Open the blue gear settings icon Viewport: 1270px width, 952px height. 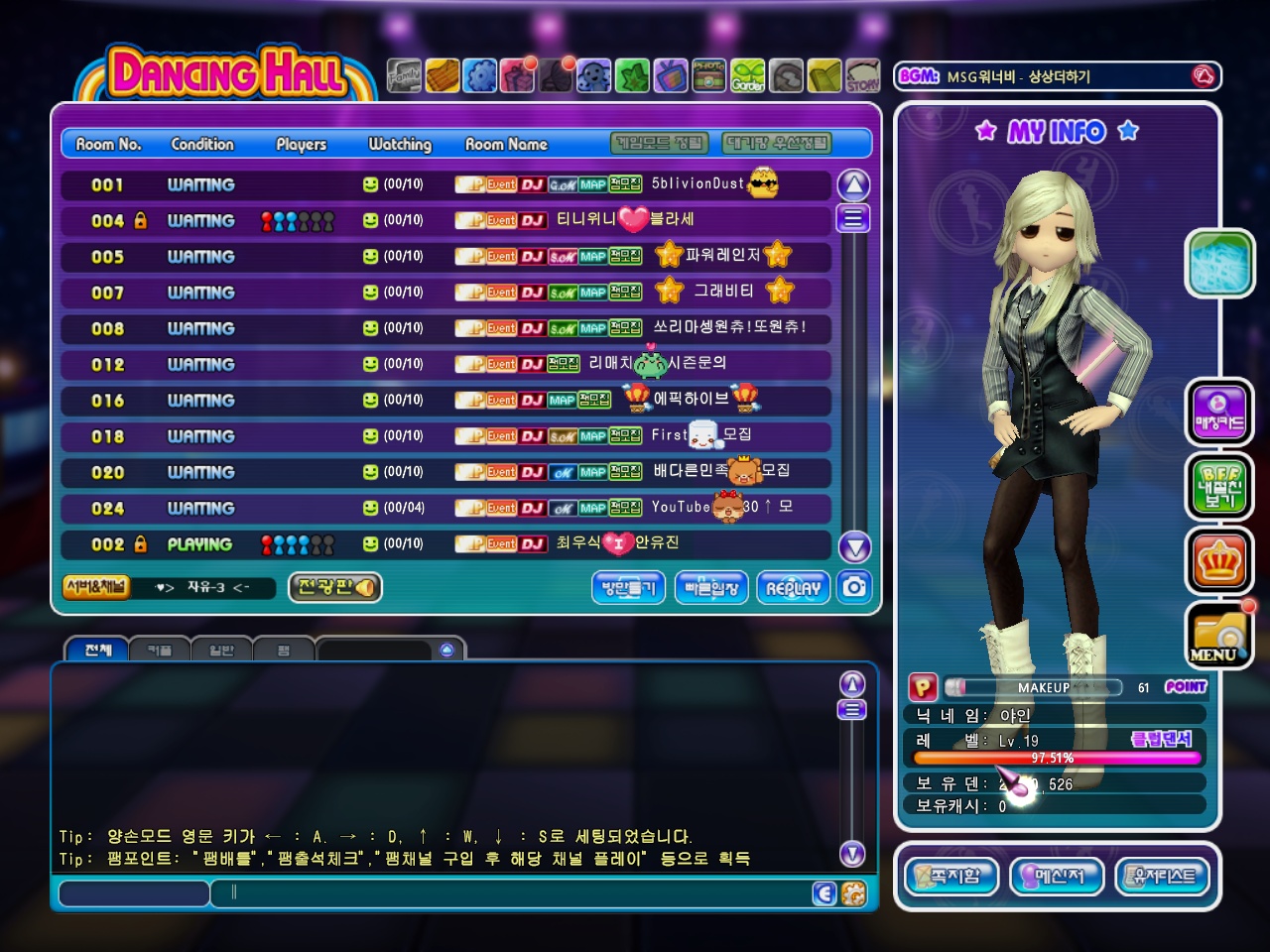tap(480, 76)
